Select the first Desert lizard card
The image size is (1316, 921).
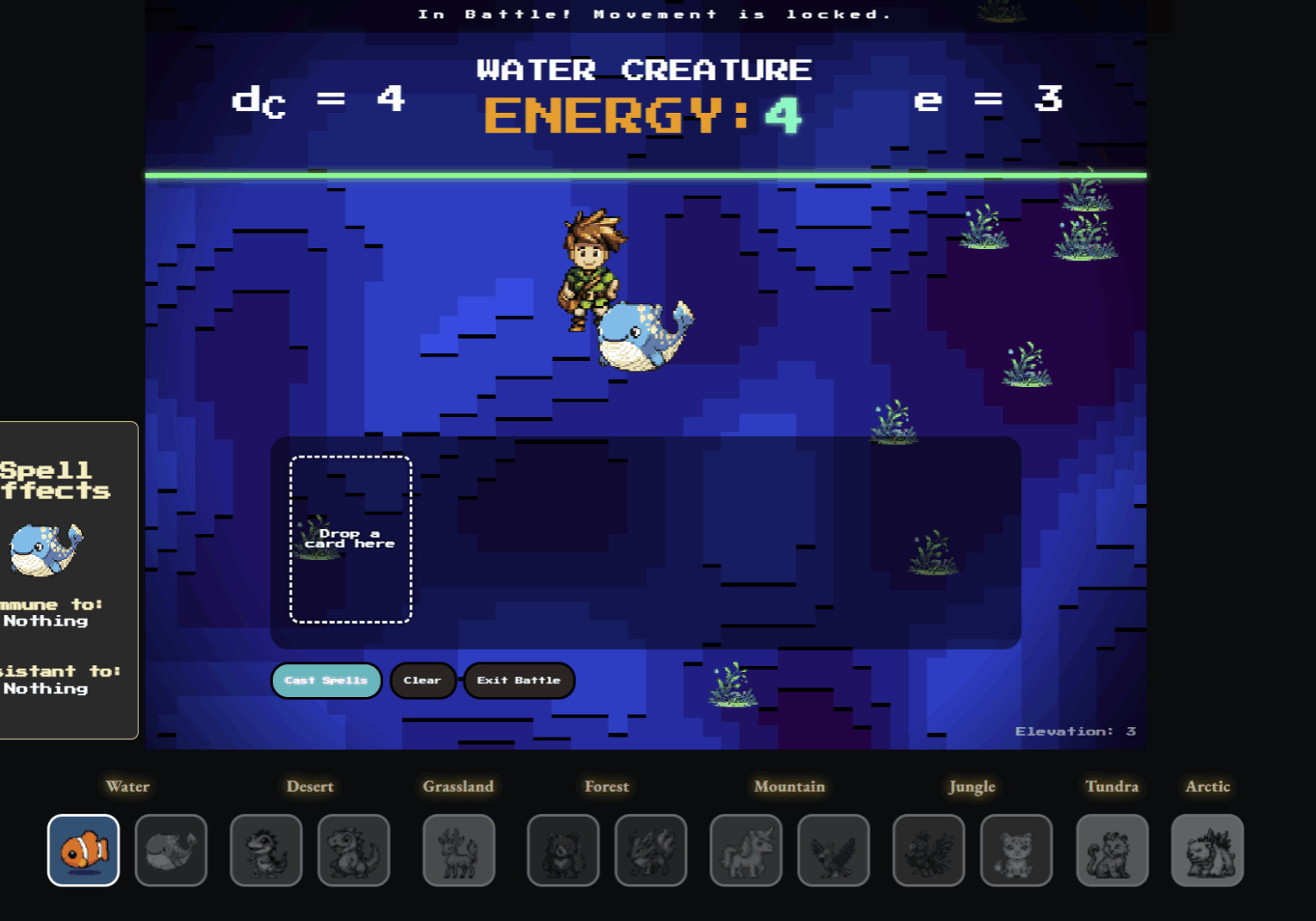tap(266, 851)
